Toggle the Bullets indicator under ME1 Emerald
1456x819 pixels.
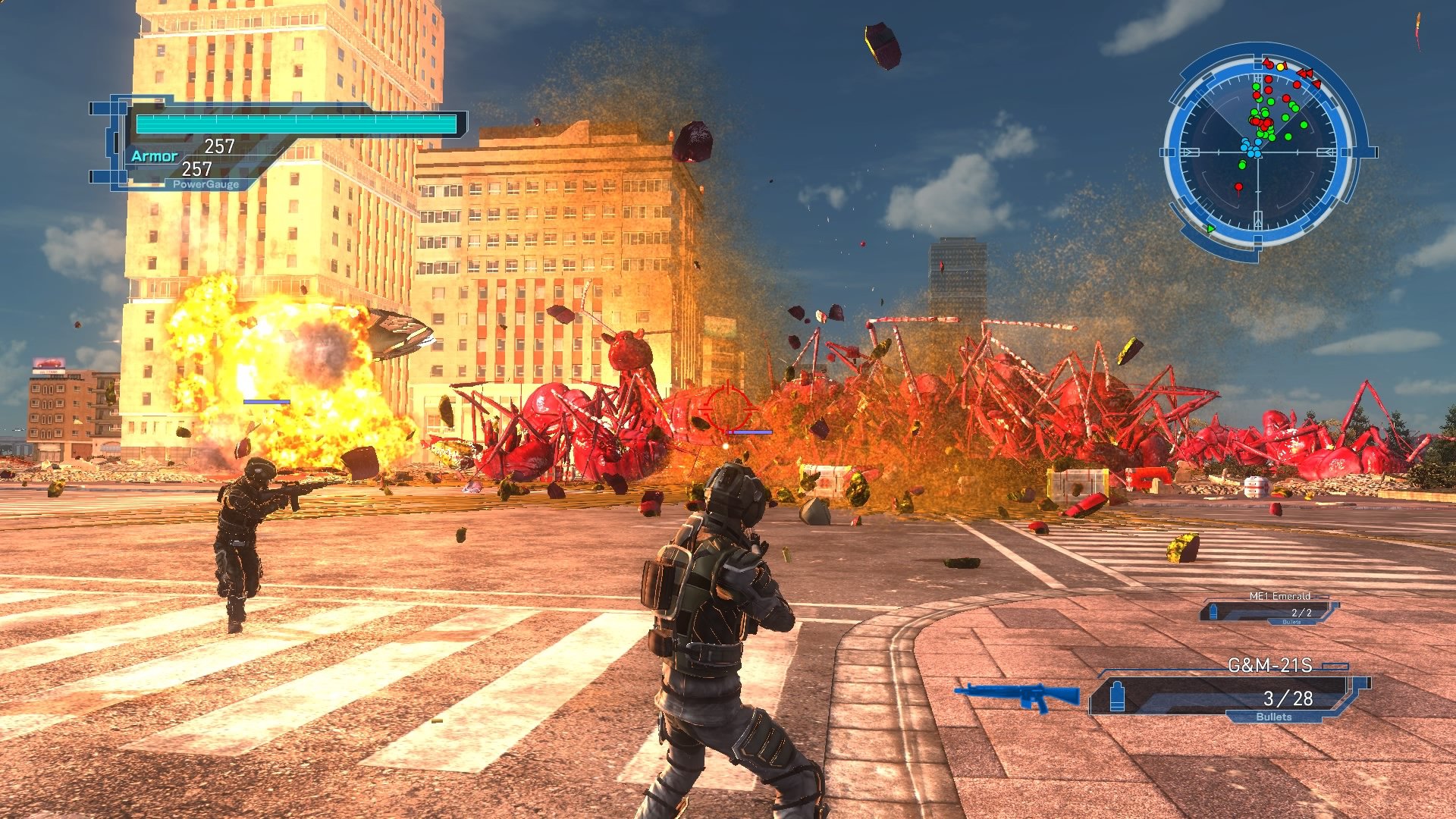point(1291,622)
